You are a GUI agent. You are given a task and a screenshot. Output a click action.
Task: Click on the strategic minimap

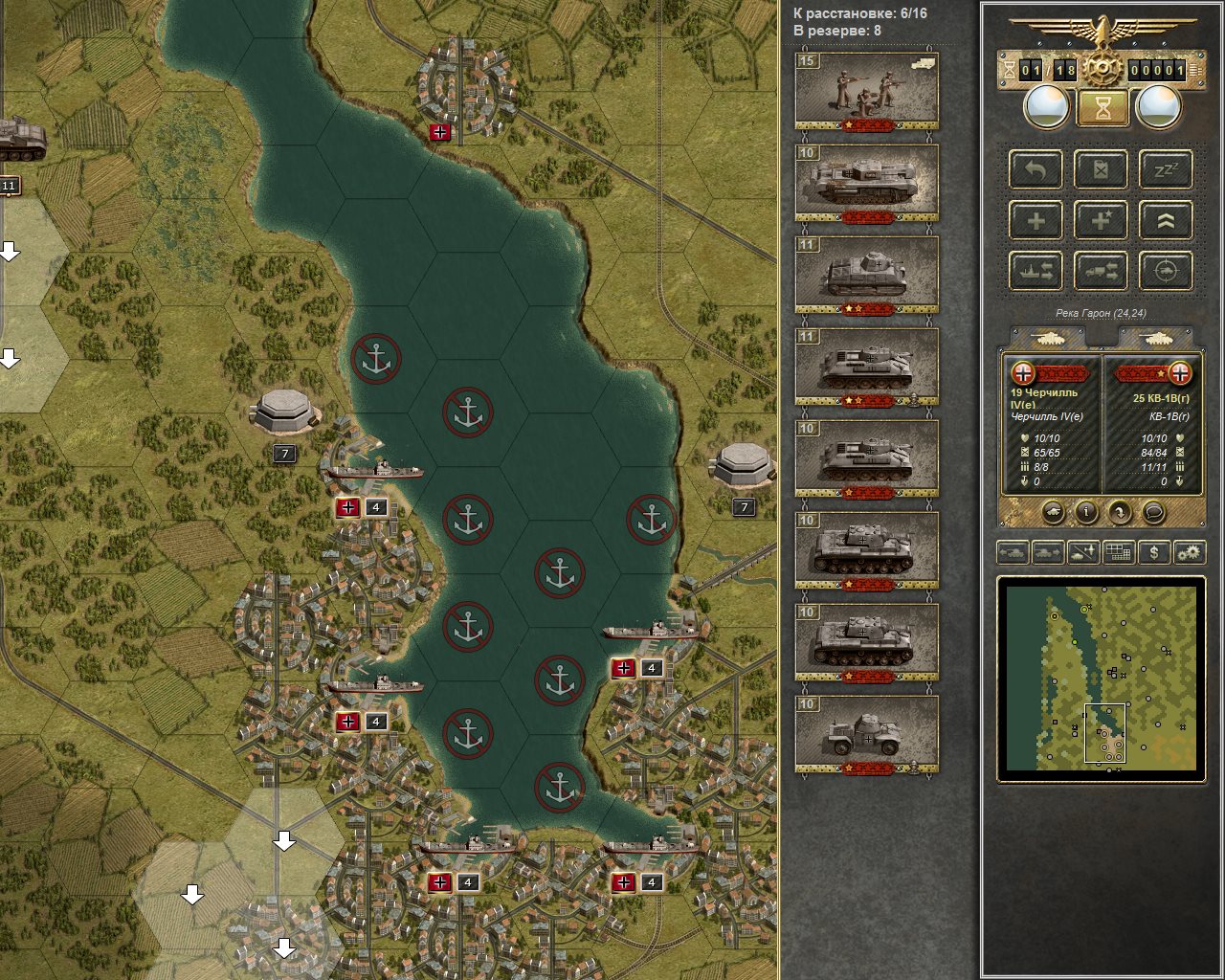tap(1101, 678)
